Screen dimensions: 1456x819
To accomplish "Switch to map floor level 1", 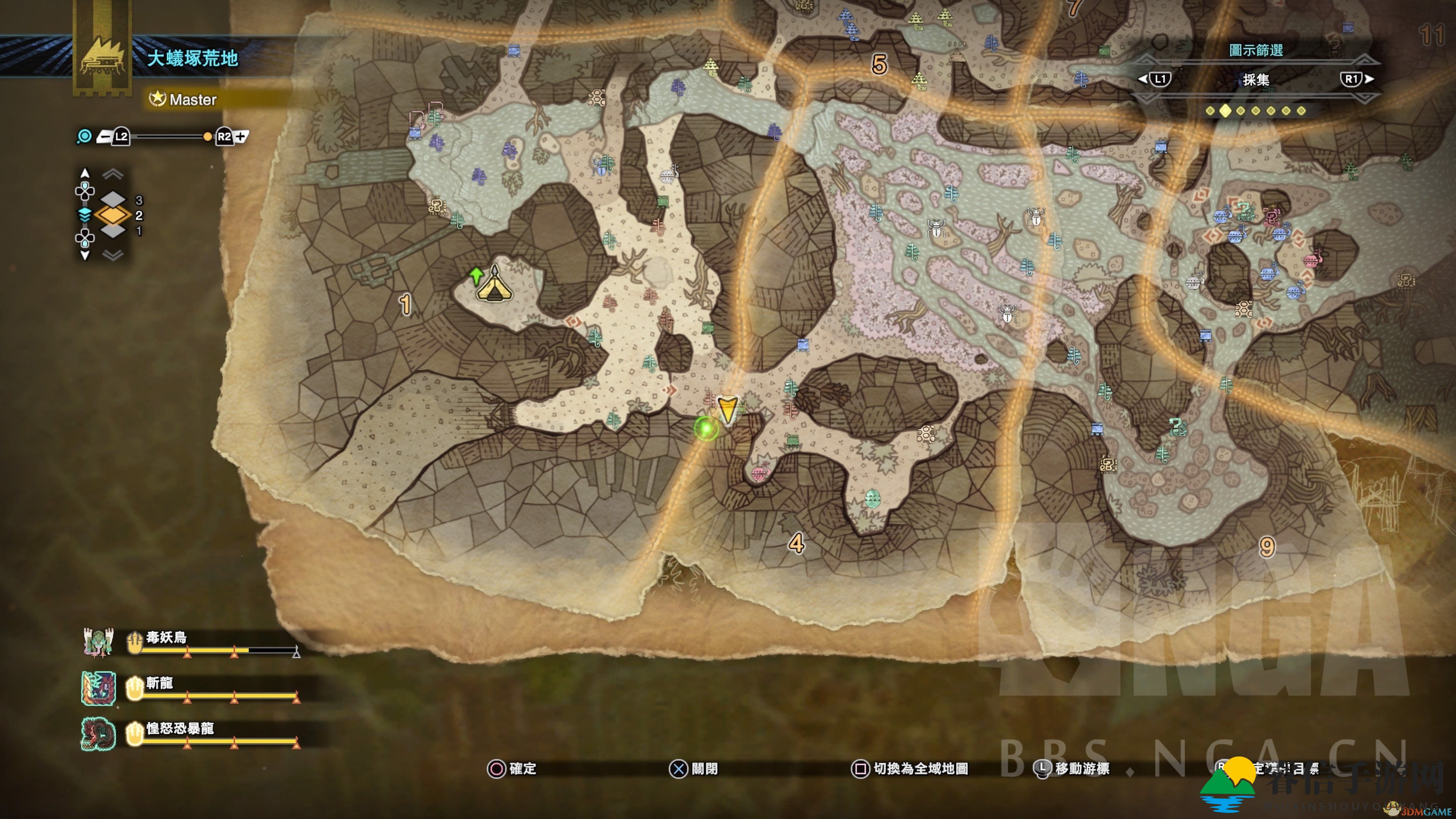I will pos(114,231).
